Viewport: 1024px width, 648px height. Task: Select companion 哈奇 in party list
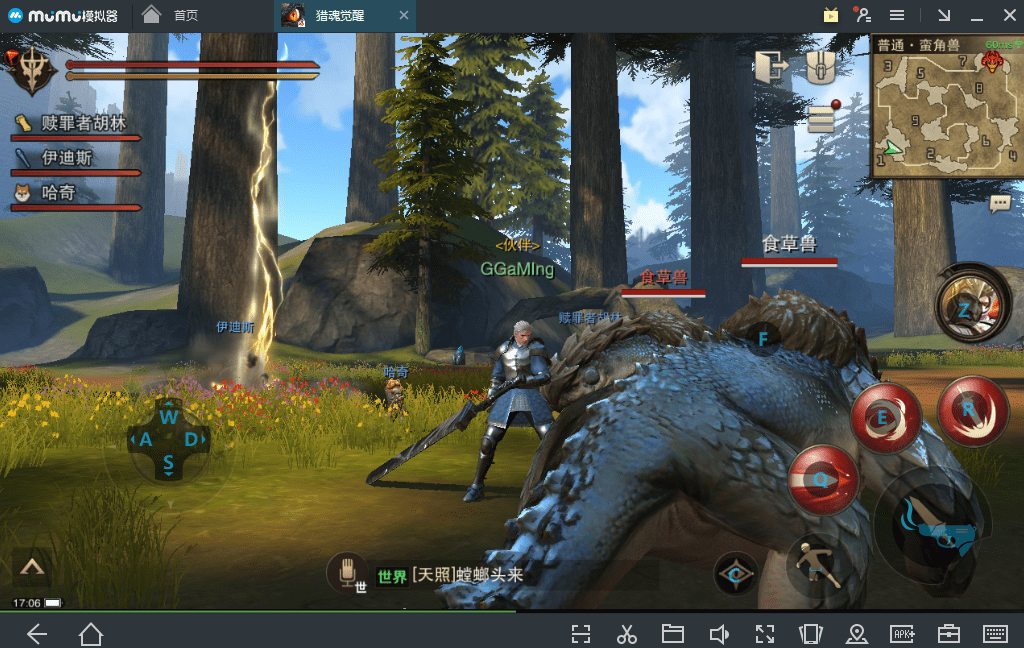(56, 193)
